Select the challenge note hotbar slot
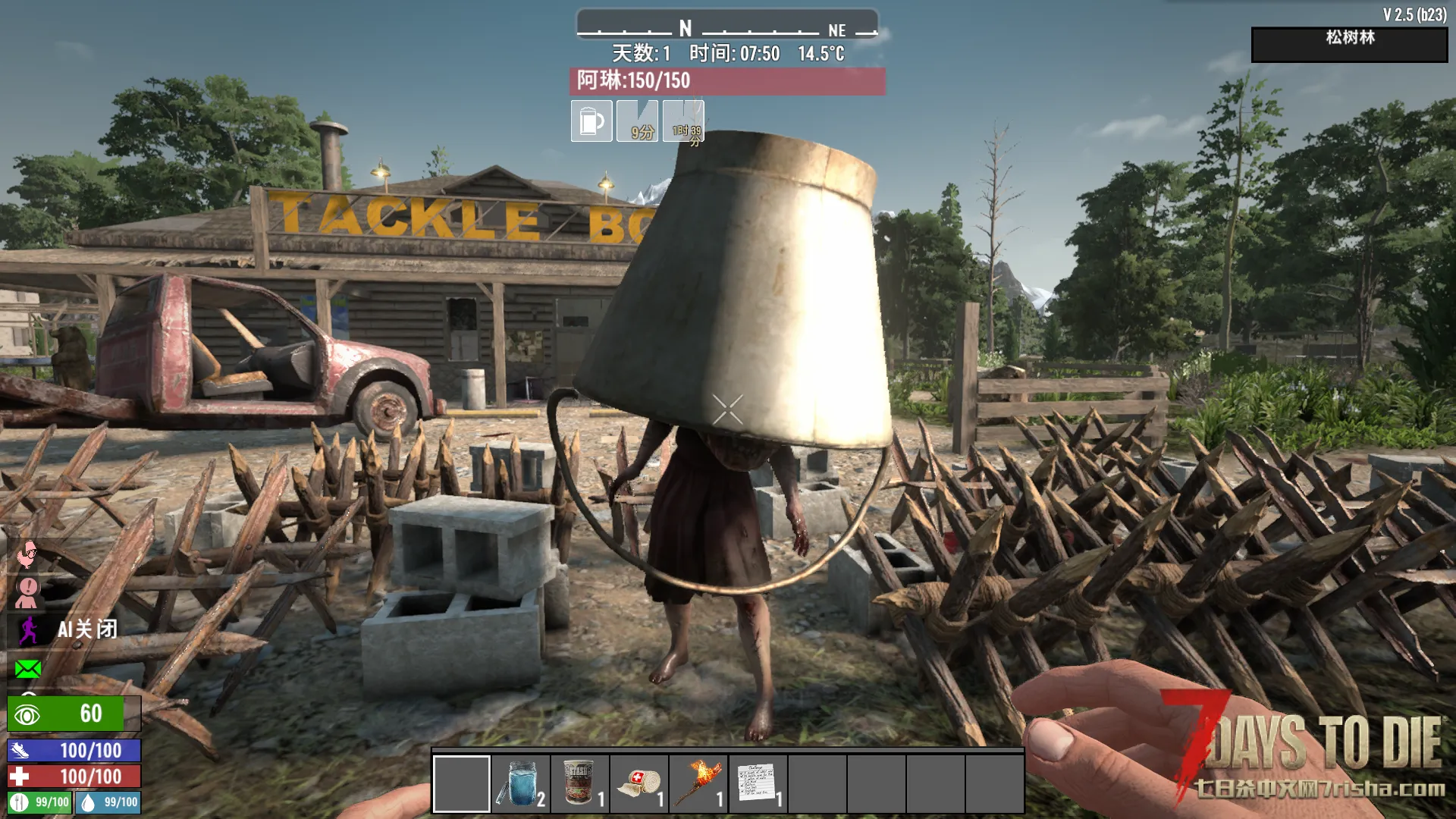The image size is (1456, 819). click(758, 783)
